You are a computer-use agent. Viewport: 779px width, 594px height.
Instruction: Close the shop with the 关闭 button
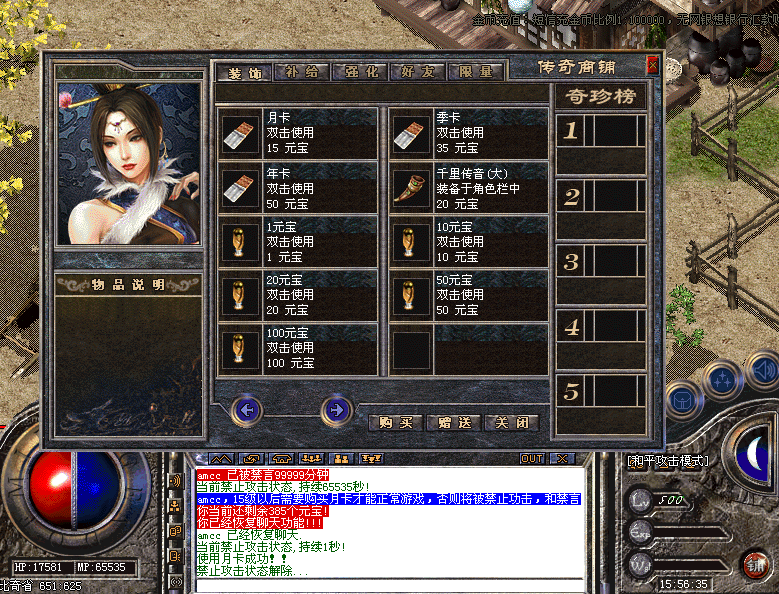(511, 423)
